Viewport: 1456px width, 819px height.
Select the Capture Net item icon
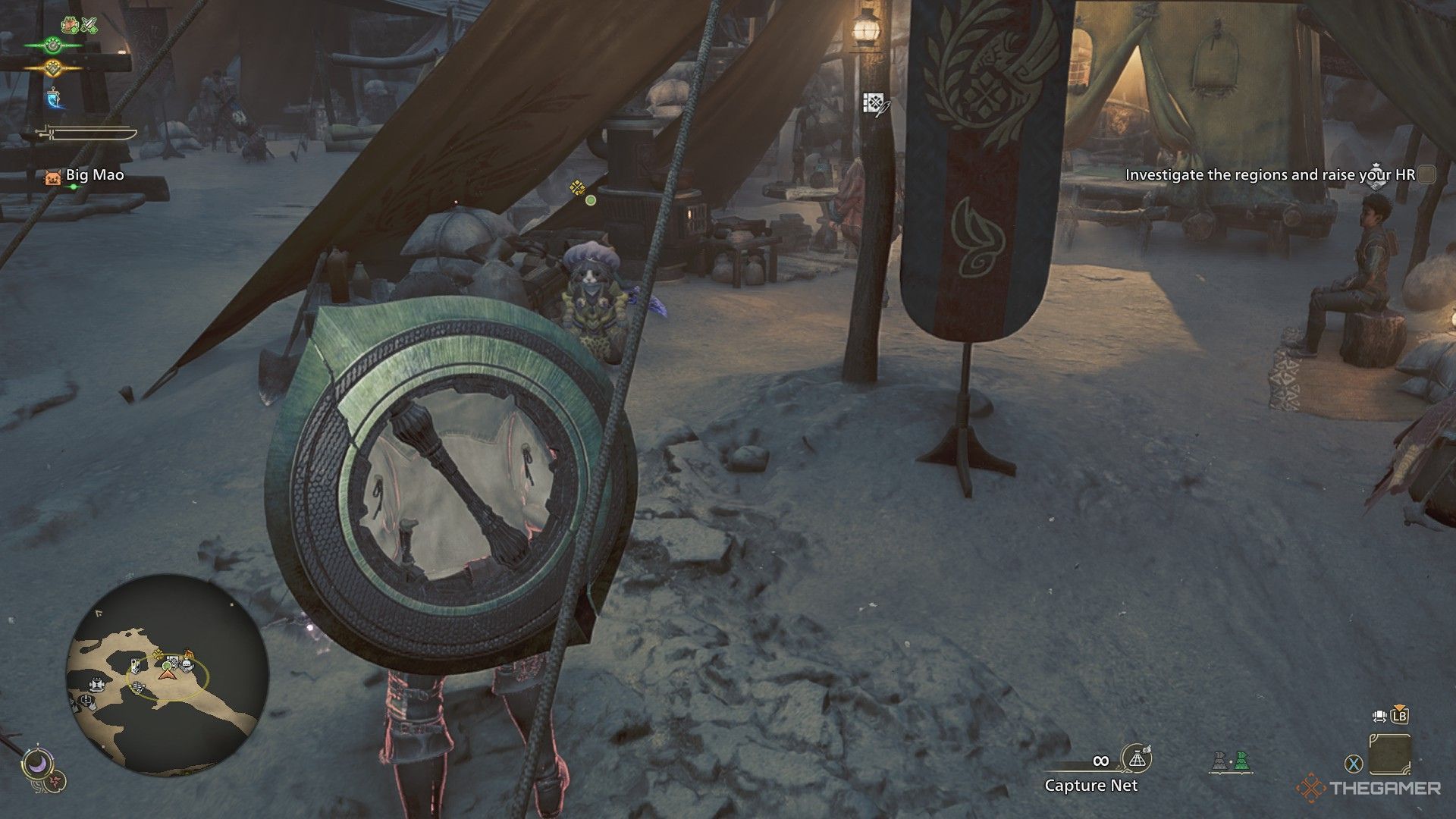(x=1136, y=758)
